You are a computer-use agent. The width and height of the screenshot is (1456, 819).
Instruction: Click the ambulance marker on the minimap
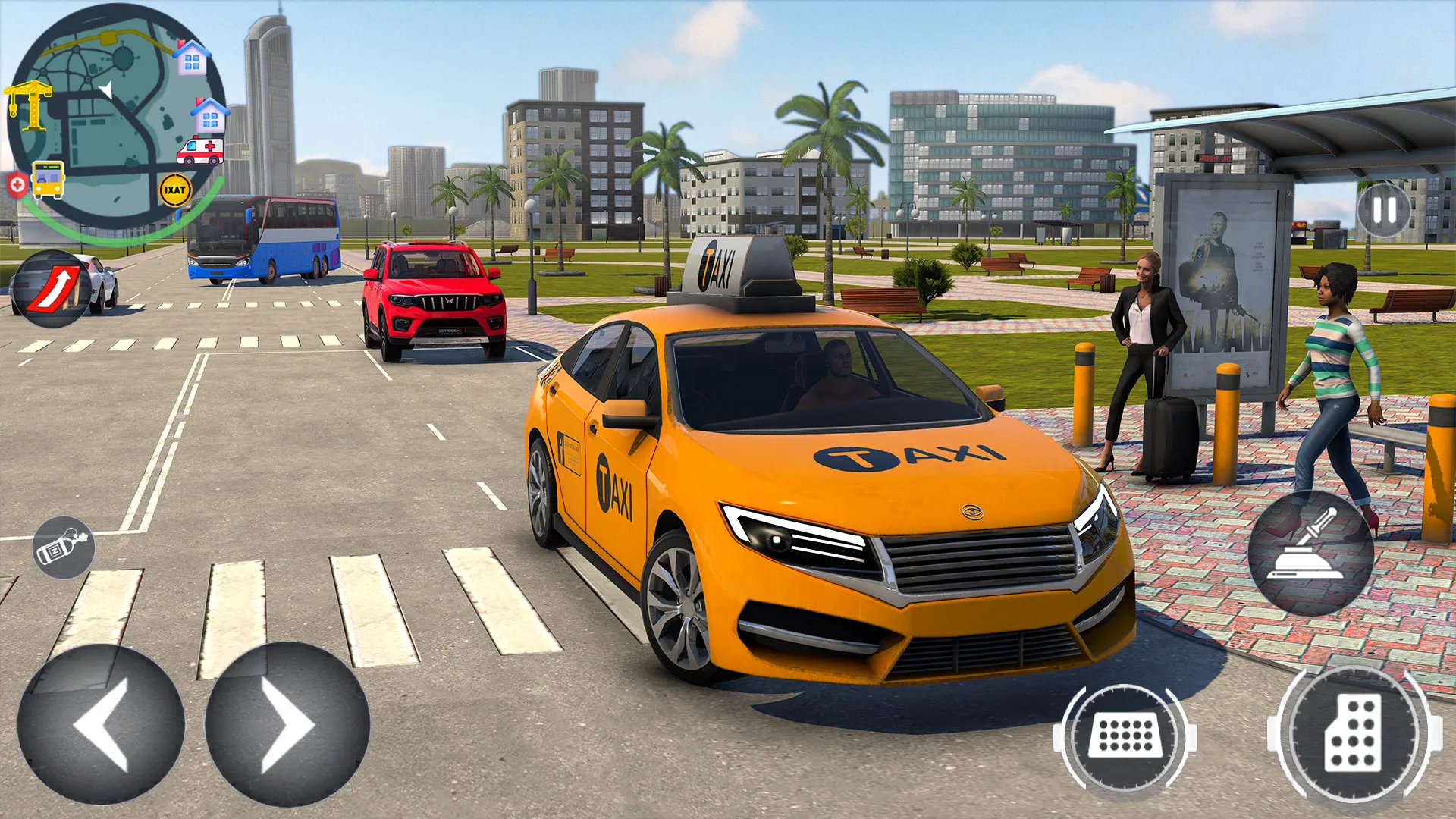pyautogui.click(x=201, y=149)
